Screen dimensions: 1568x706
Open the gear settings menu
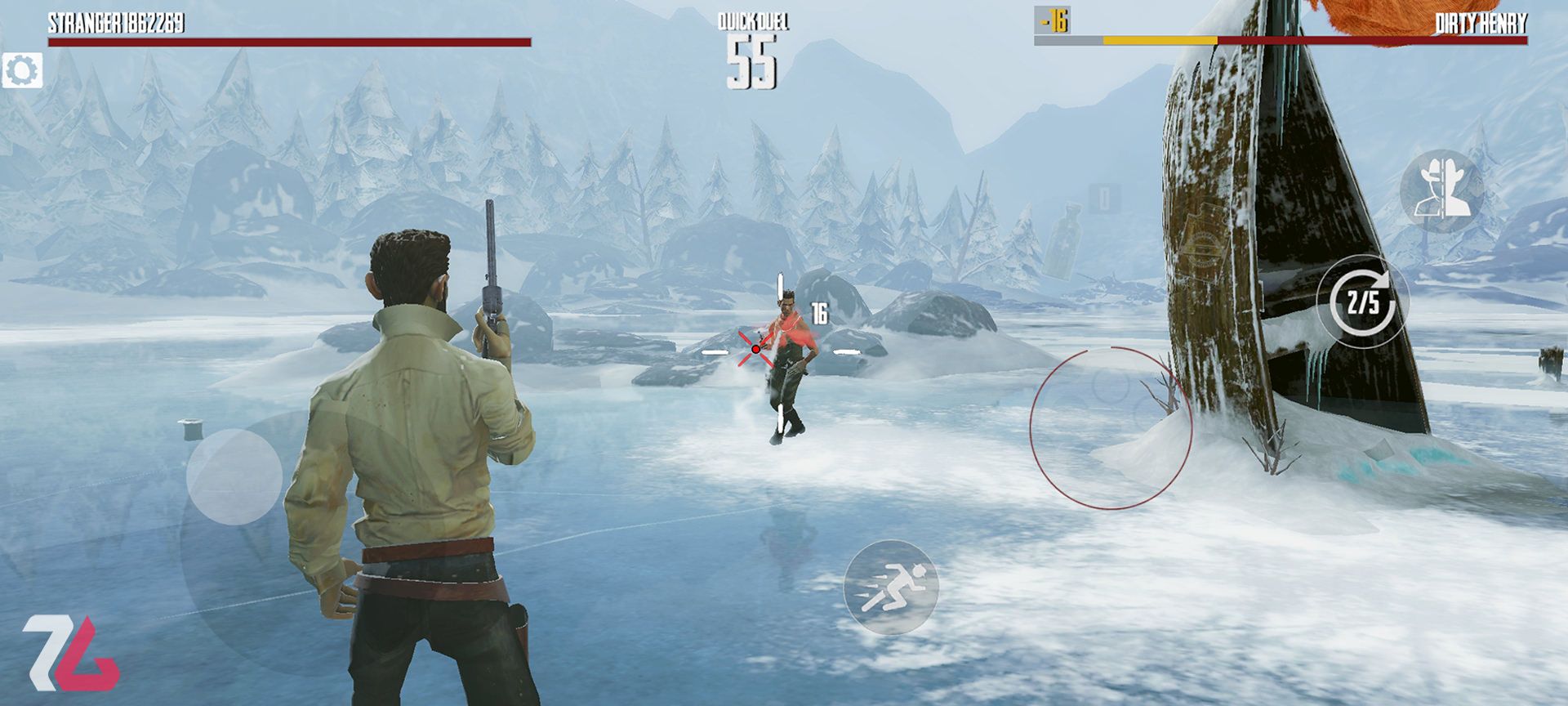22,71
